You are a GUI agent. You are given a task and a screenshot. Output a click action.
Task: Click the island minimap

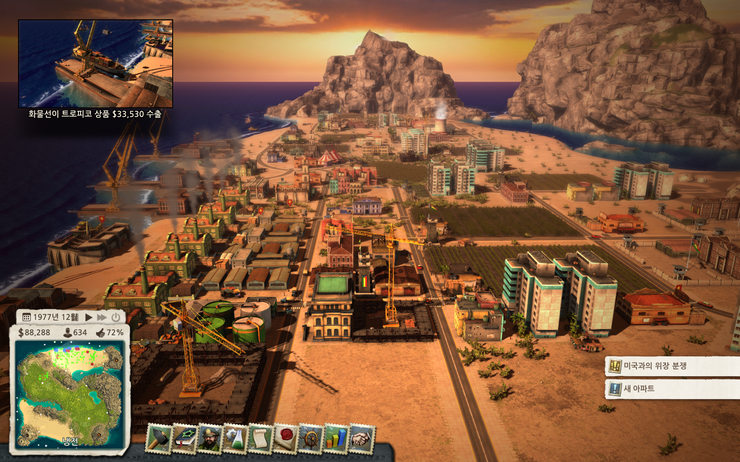click(x=70, y=389)
